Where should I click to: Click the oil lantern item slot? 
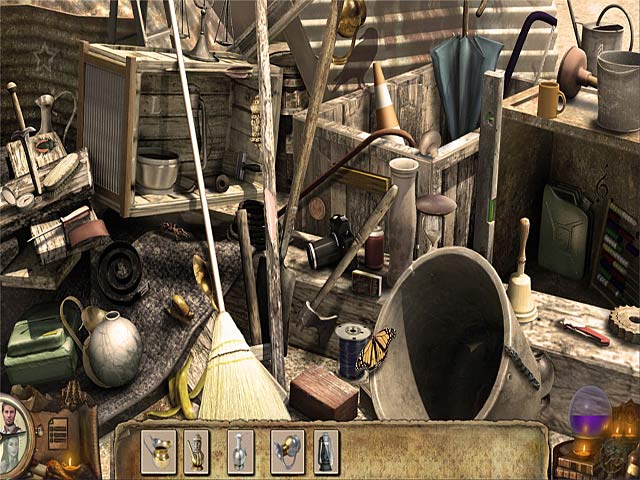tap(326, 451)
